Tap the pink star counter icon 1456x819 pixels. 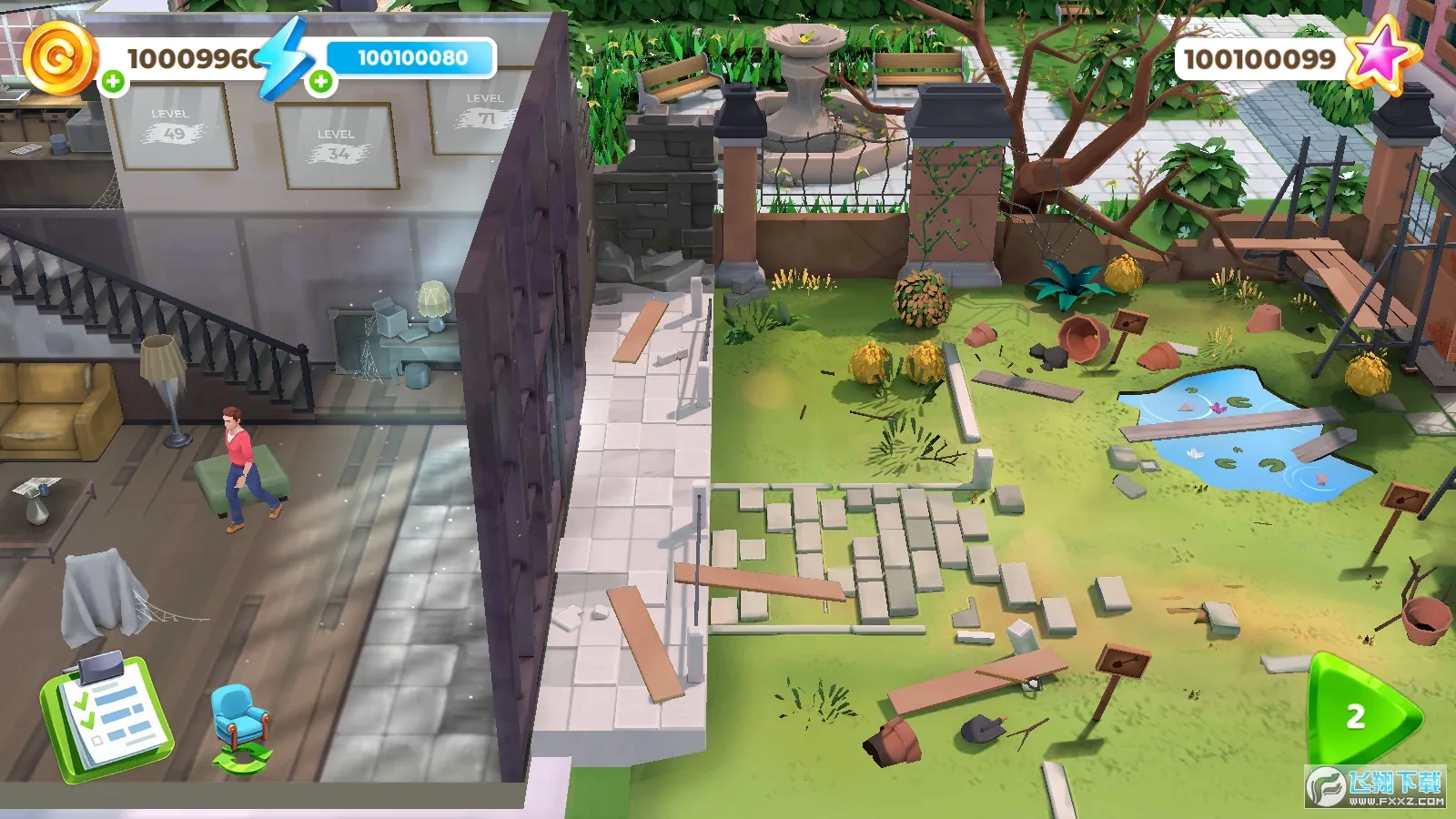click(1381, 55)
